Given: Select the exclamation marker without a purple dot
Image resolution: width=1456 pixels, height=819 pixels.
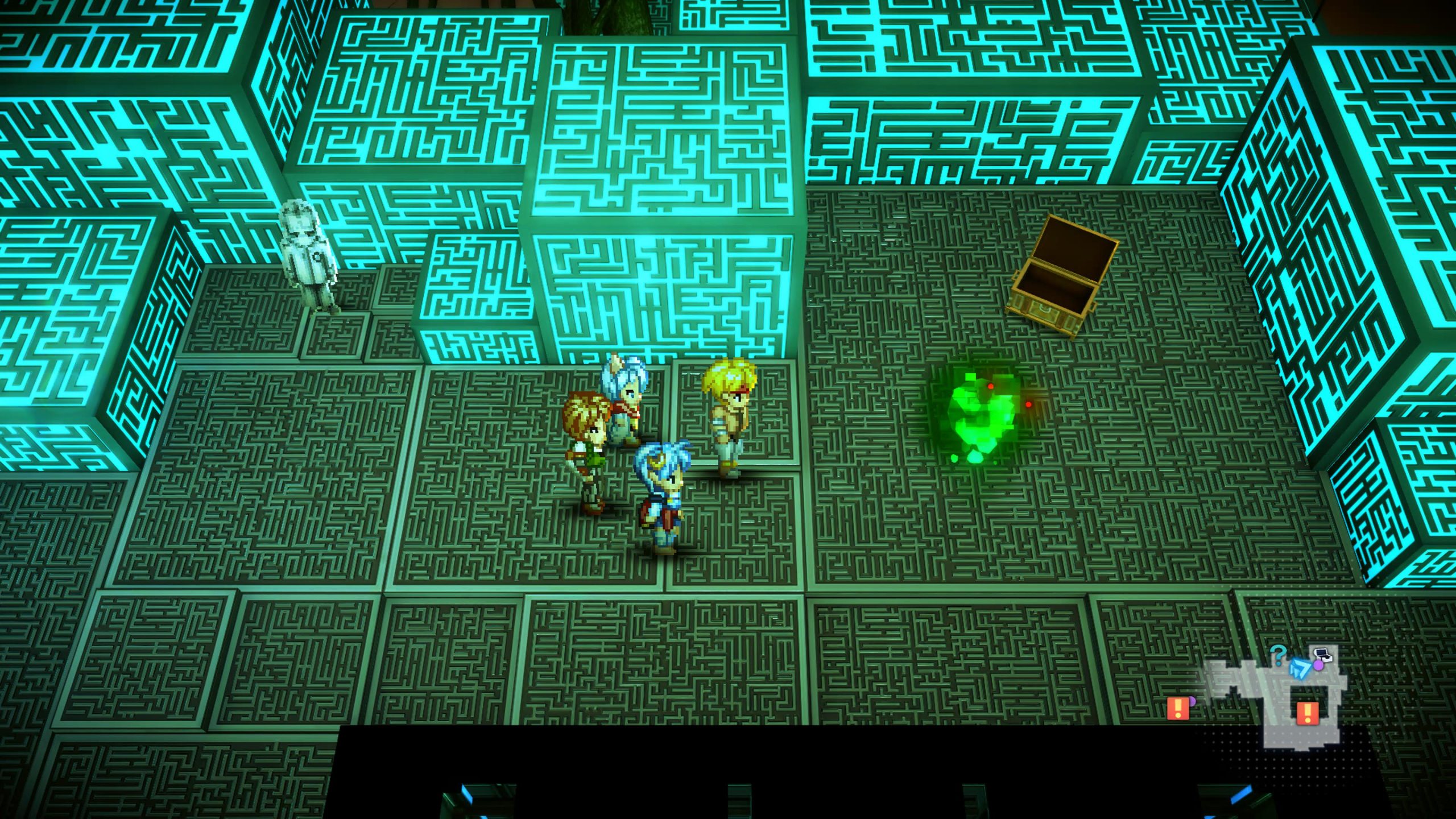Looking at the screenshot, I should pyautogui.click(x=1306, y=713).
